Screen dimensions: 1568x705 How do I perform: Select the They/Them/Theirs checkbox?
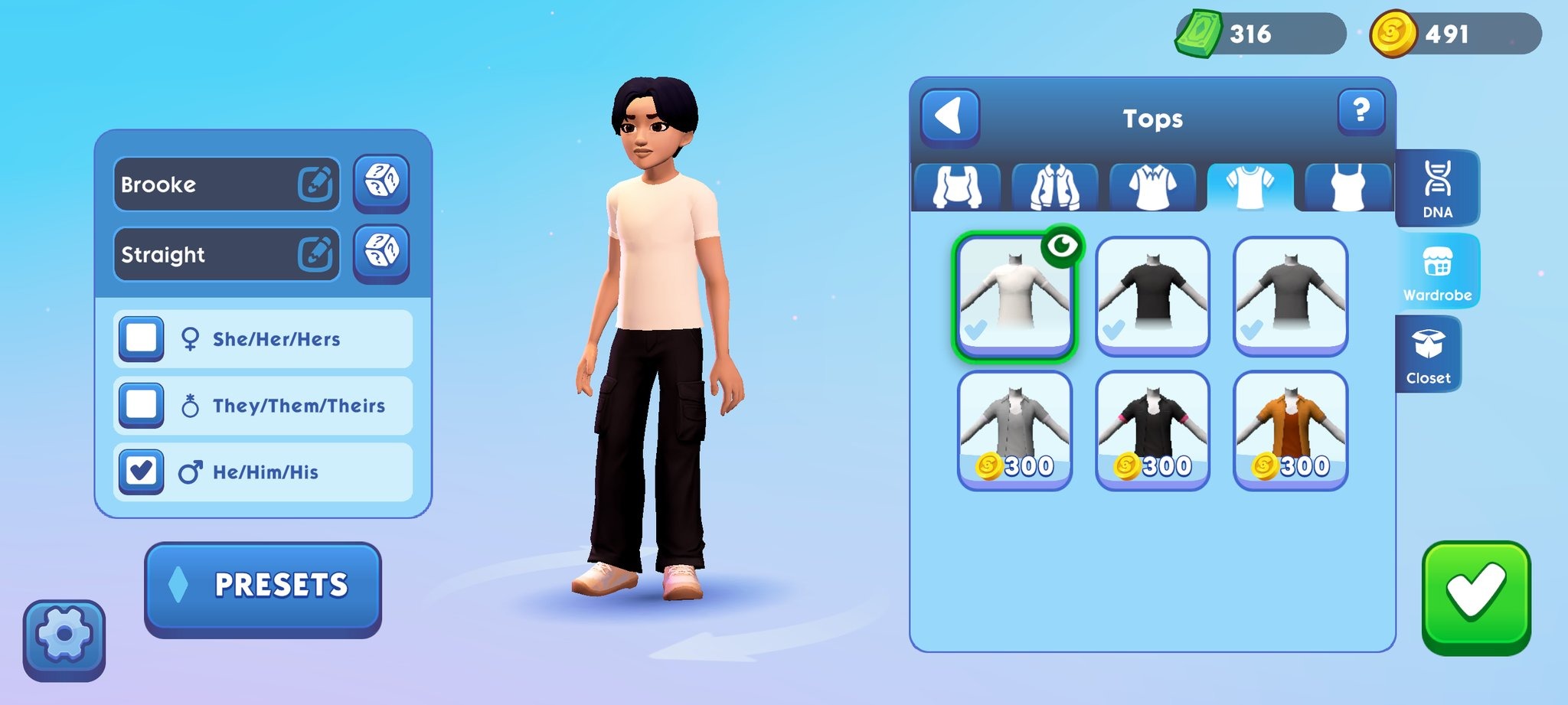[x=142, y=404]
